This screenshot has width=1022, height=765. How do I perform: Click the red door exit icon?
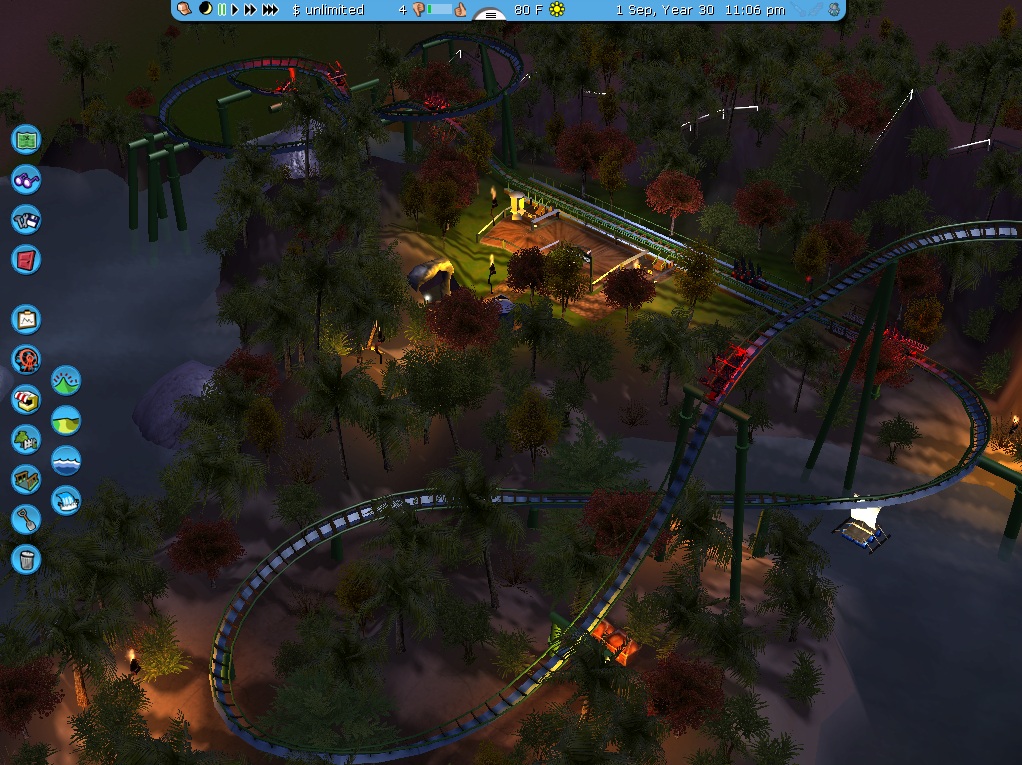tap(26, 260)
